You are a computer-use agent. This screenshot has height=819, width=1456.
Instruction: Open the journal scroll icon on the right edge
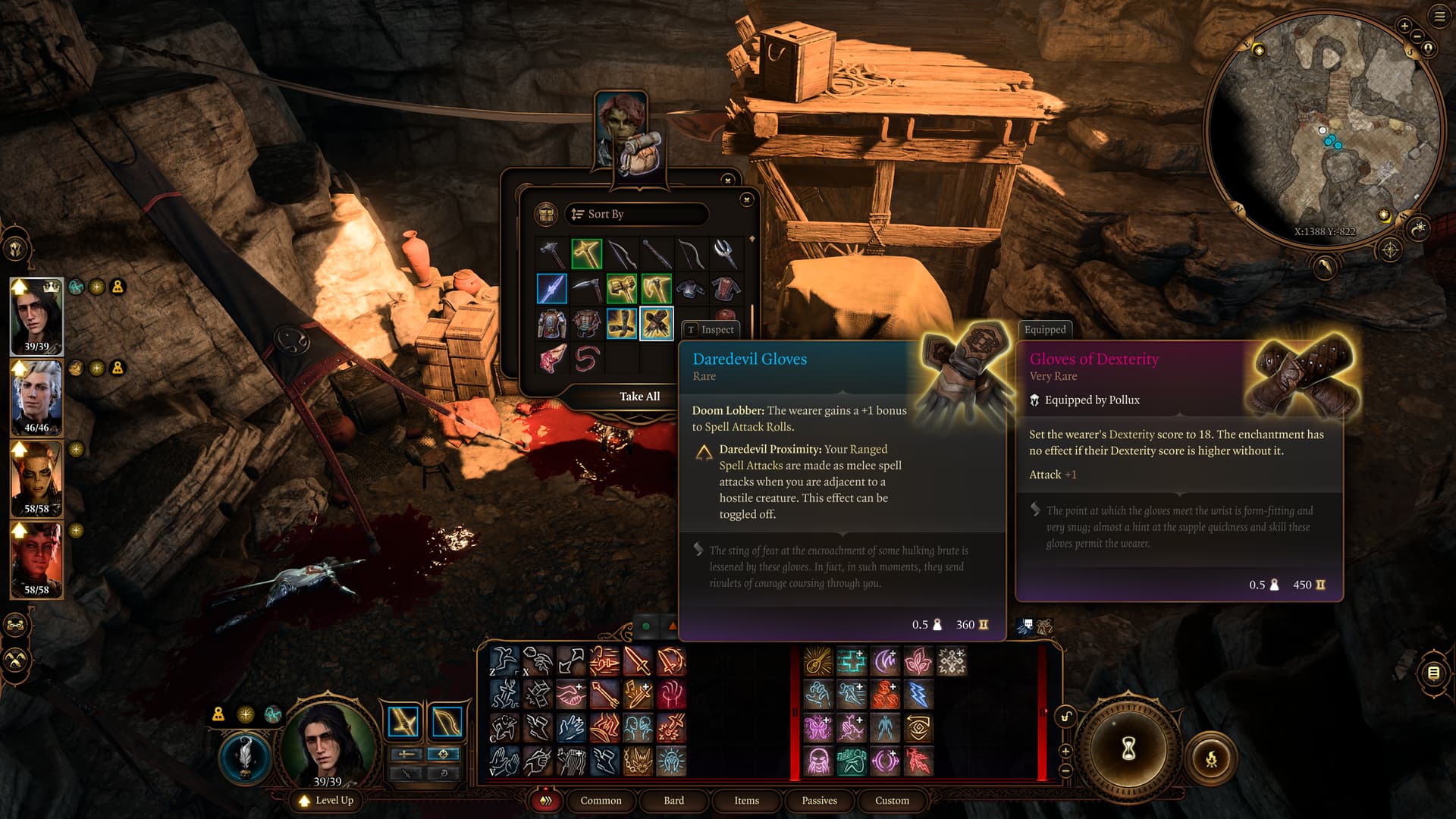pos(1433,673)
